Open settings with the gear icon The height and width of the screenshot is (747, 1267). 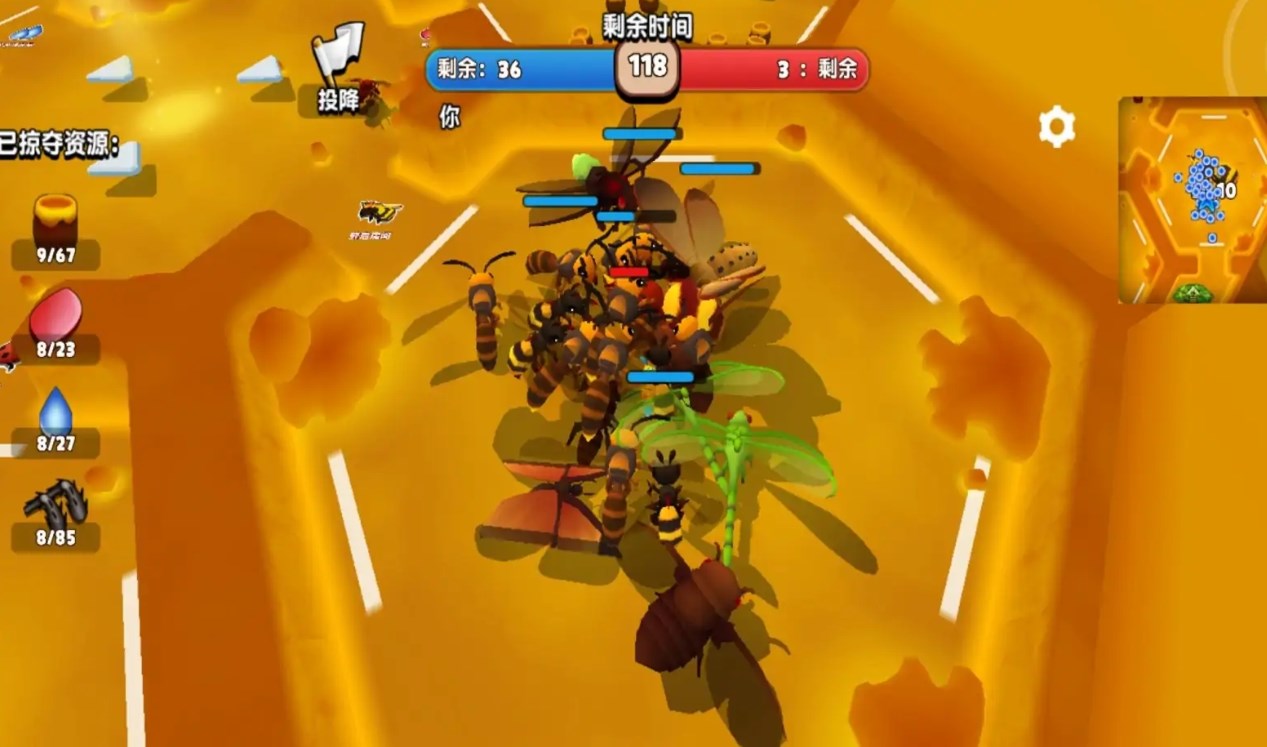(1056, 127)
